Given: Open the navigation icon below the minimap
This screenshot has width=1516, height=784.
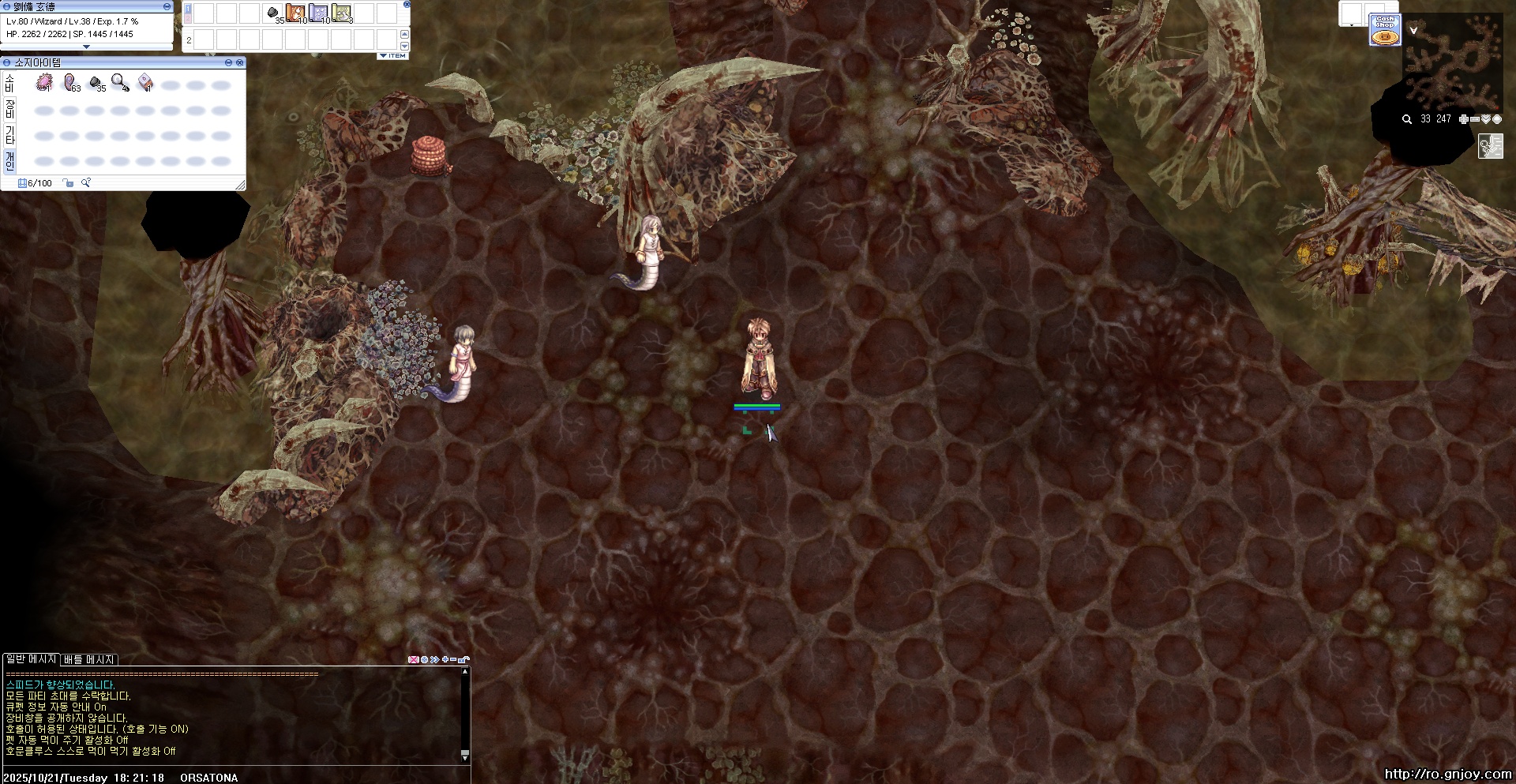Looking at the screenshot, I should click(x=1490, y=146).
